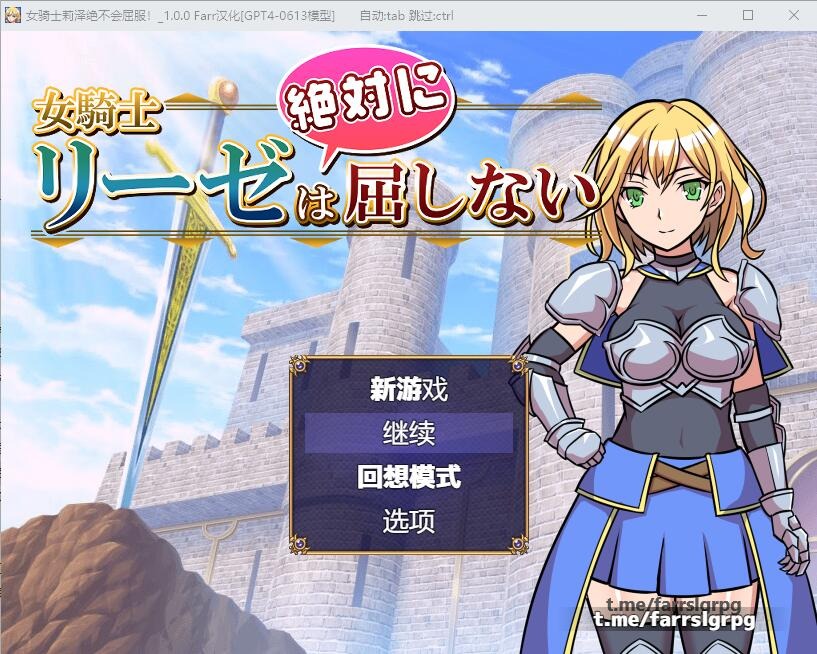The image size is (817, 654).
Task: Open the 回想模式 recollection mode
Action: 408,477
